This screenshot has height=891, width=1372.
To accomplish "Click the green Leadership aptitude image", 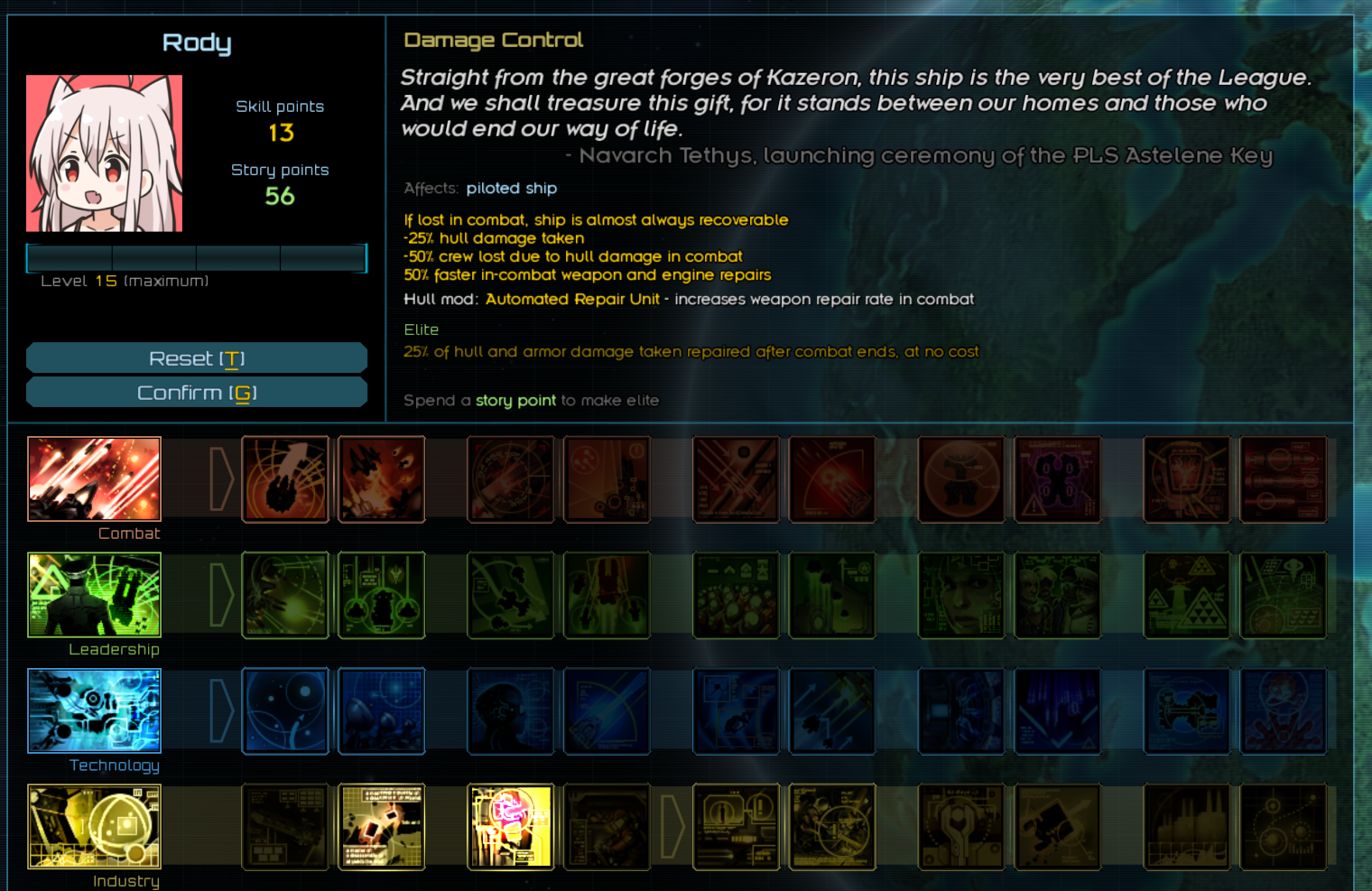I will click(94, 595).
